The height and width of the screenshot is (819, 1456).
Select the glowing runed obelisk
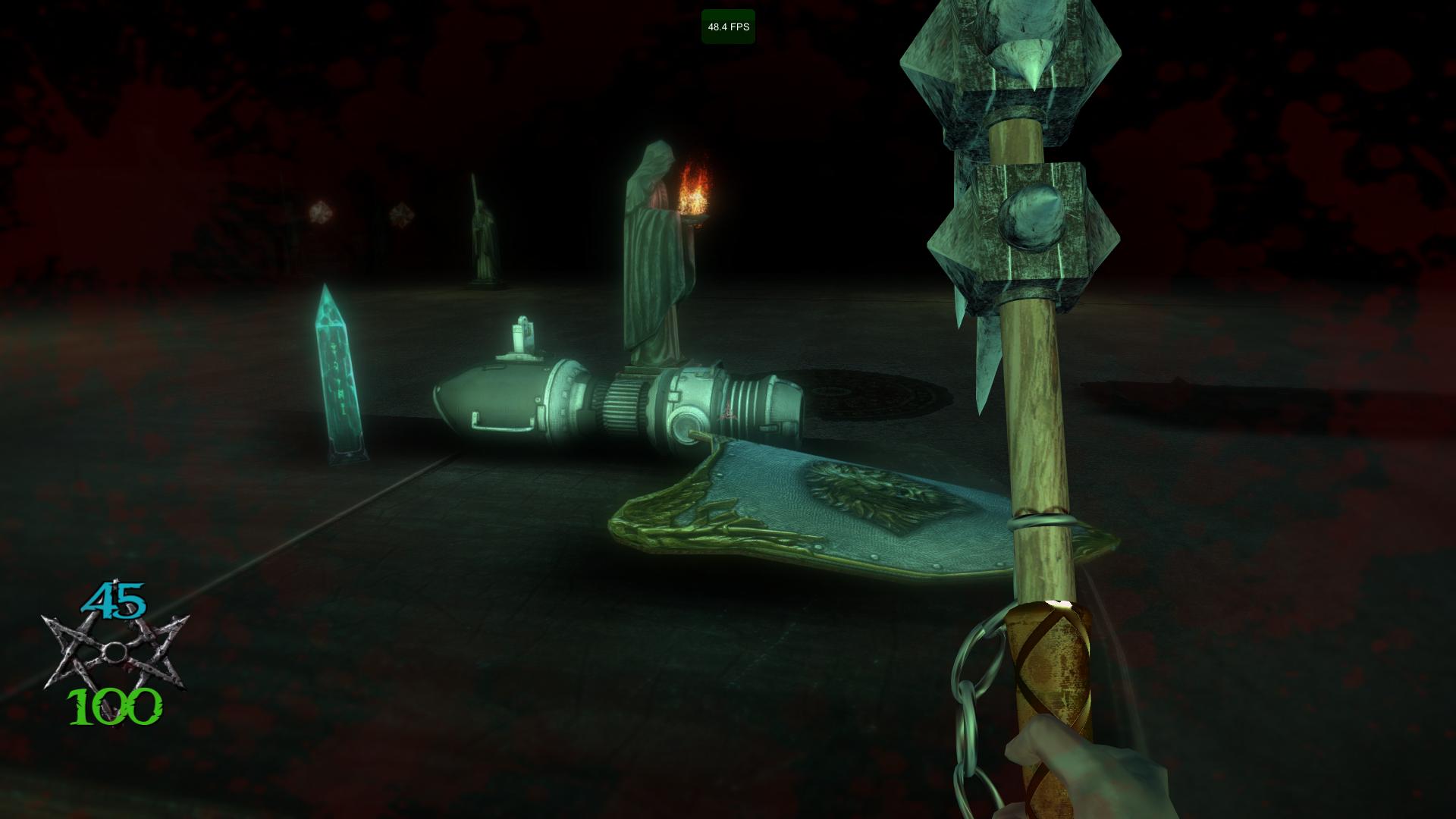point(340,372)
